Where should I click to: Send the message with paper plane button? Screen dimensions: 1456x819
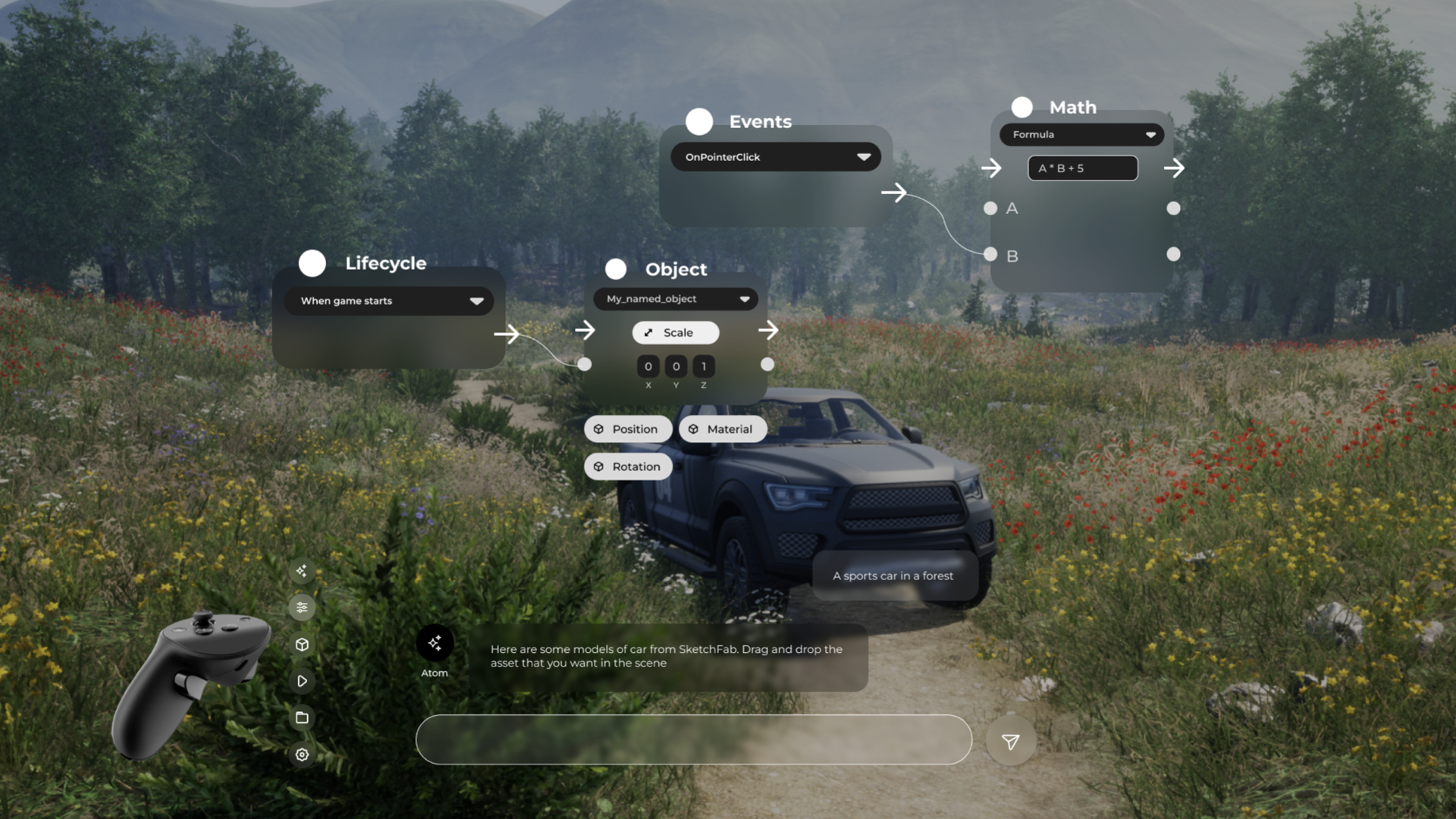[x=1010, y=742]
